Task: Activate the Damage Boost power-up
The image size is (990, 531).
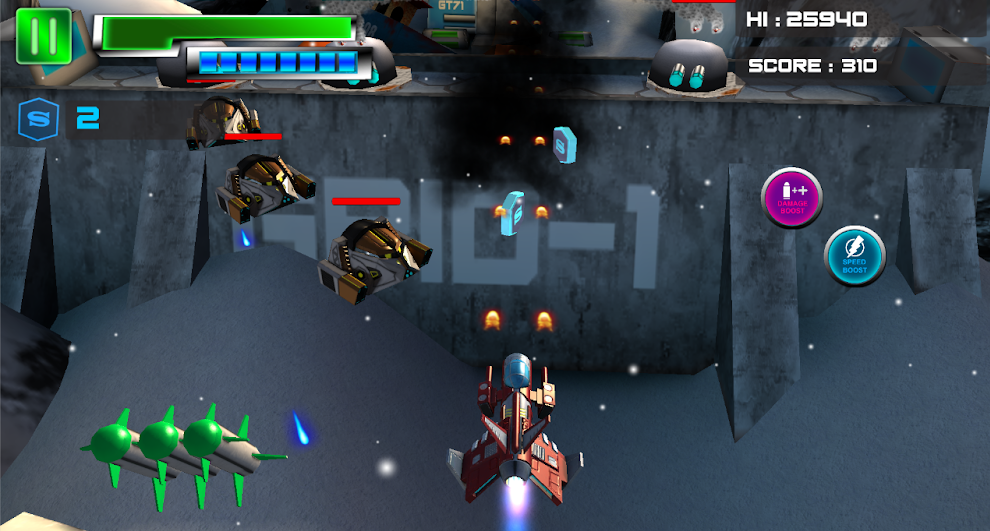Action: (x=792, y=197)
